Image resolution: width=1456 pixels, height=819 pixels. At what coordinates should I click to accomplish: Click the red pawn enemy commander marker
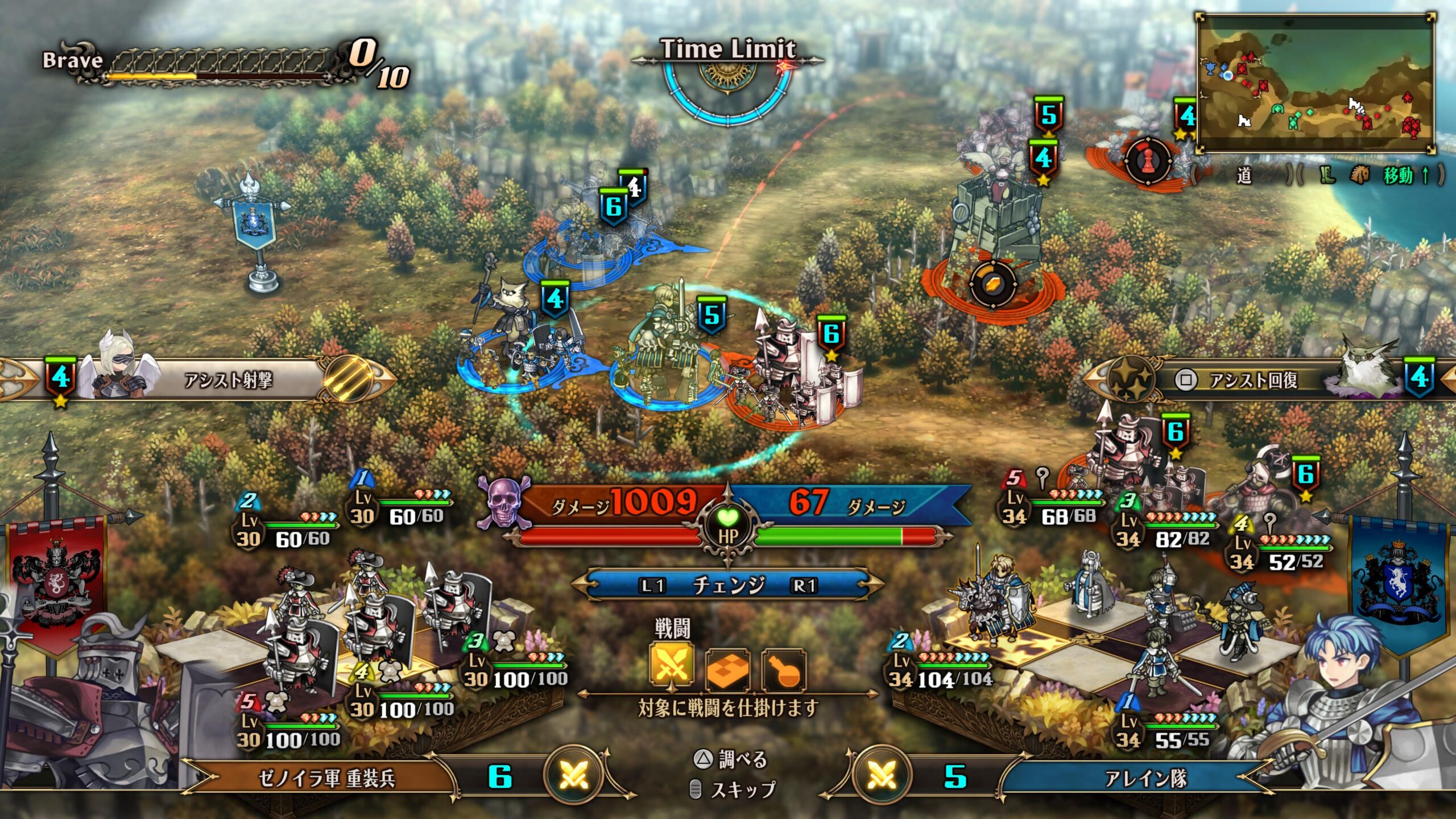[1148, 161]
